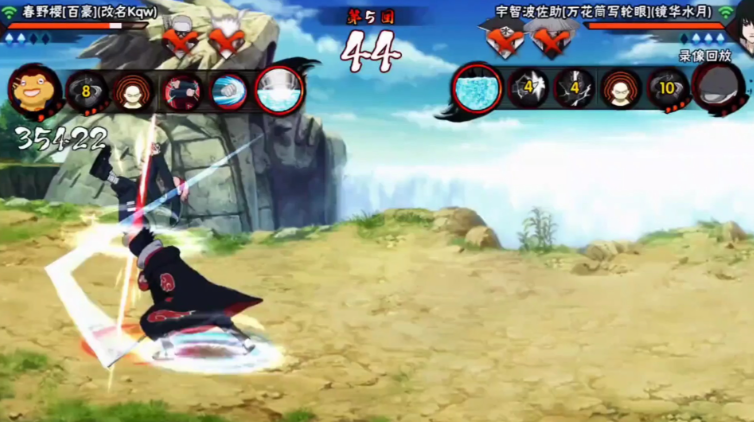The width and height of the screenshot is (754, 422).
Task: Tap the dark creature summon portrait
Action: [x=718, y=89]
